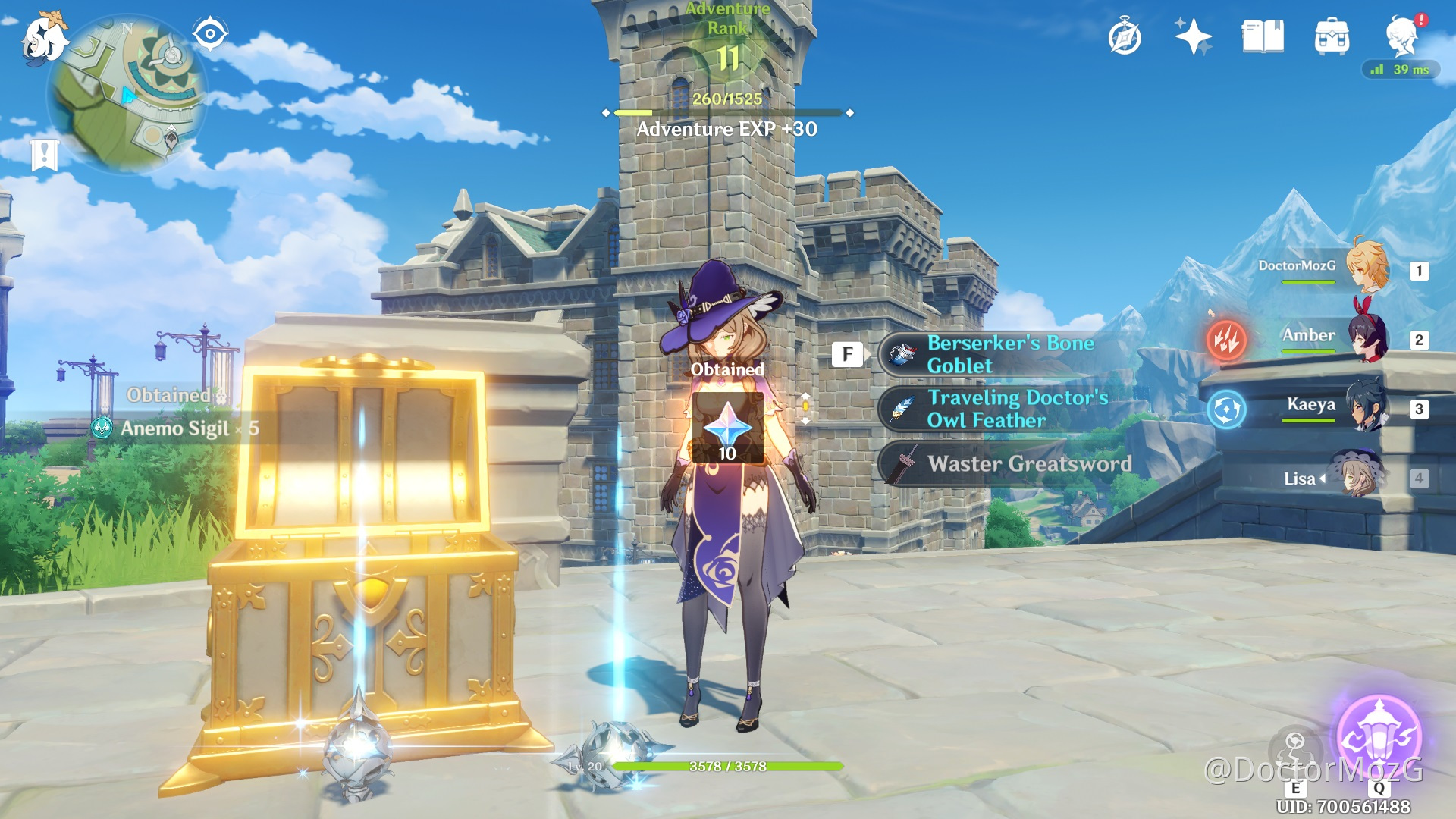Open the inventory backpack icon
This screenshot has height=819, width=1456.
pos(1332,37)
